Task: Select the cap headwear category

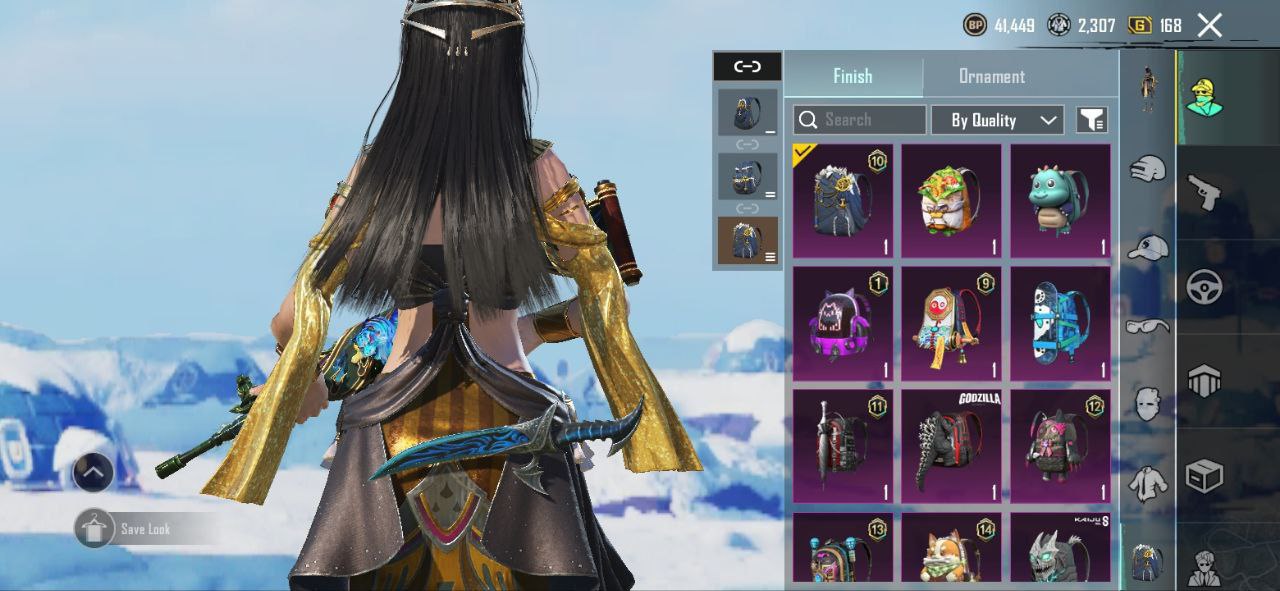Action: (1148, 247)
